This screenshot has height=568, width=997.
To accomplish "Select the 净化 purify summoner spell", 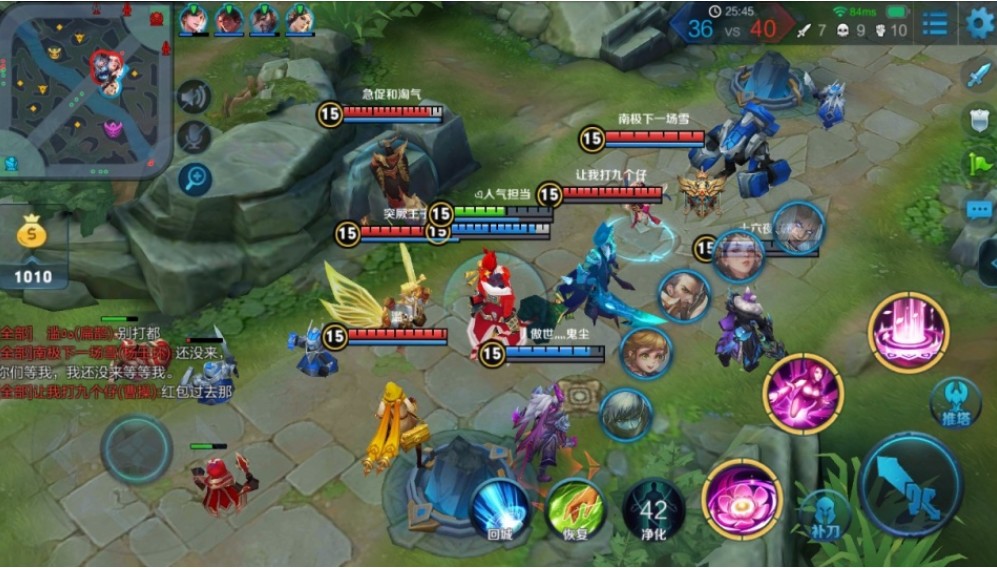I will (x=653, y=512).
